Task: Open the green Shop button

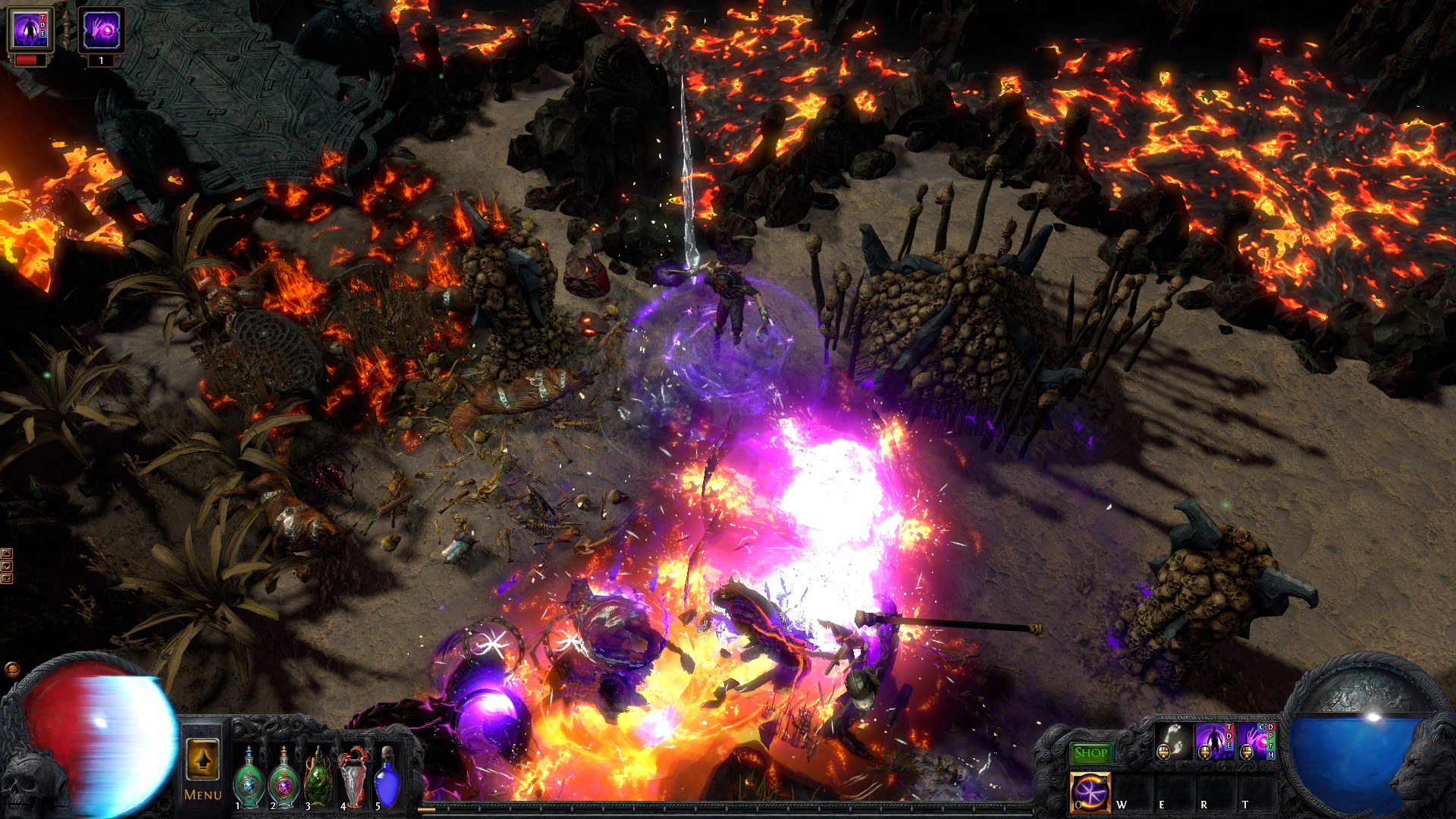Action: (1090, 753)
